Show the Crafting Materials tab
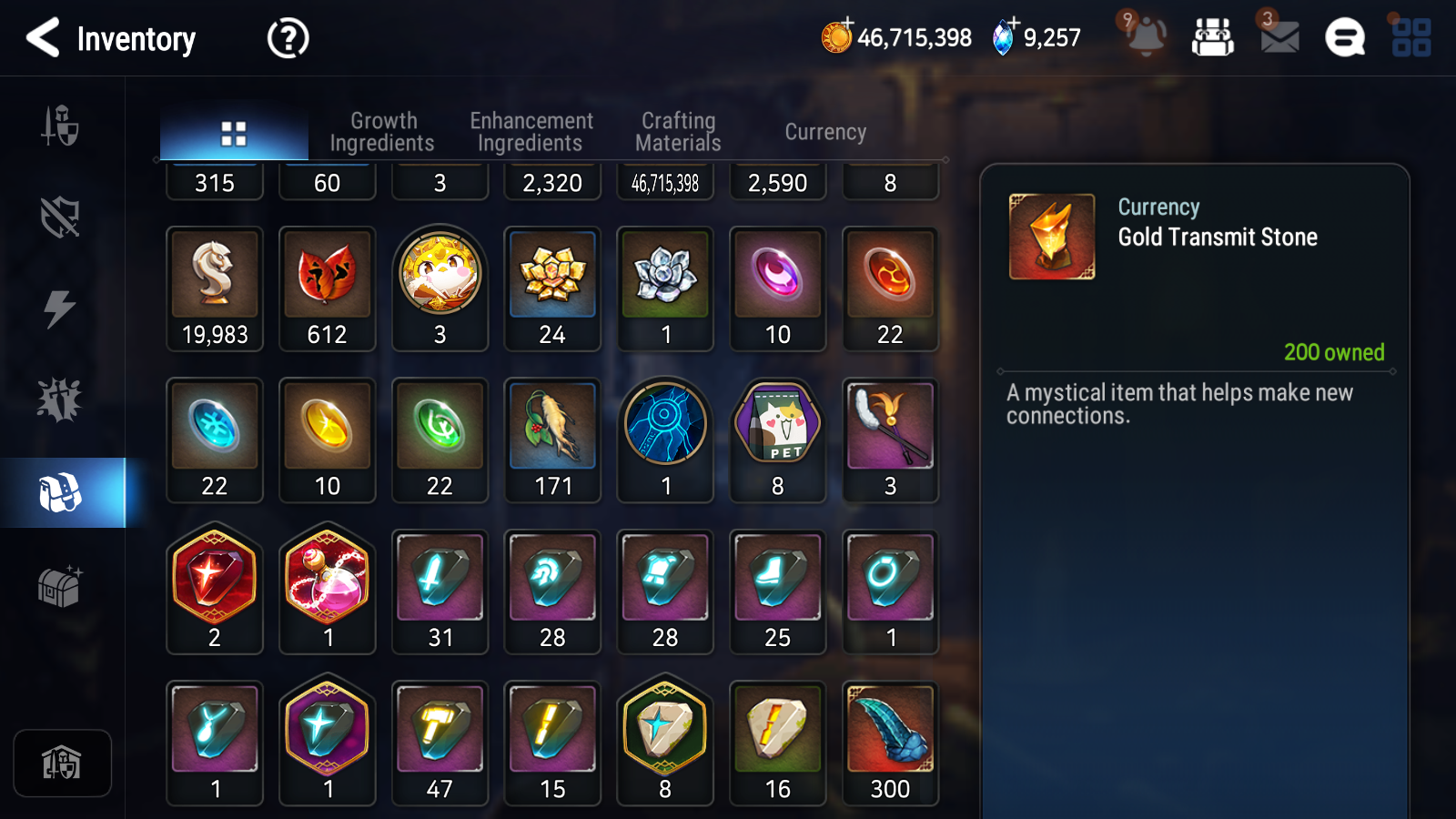 (x=678, y=132)
